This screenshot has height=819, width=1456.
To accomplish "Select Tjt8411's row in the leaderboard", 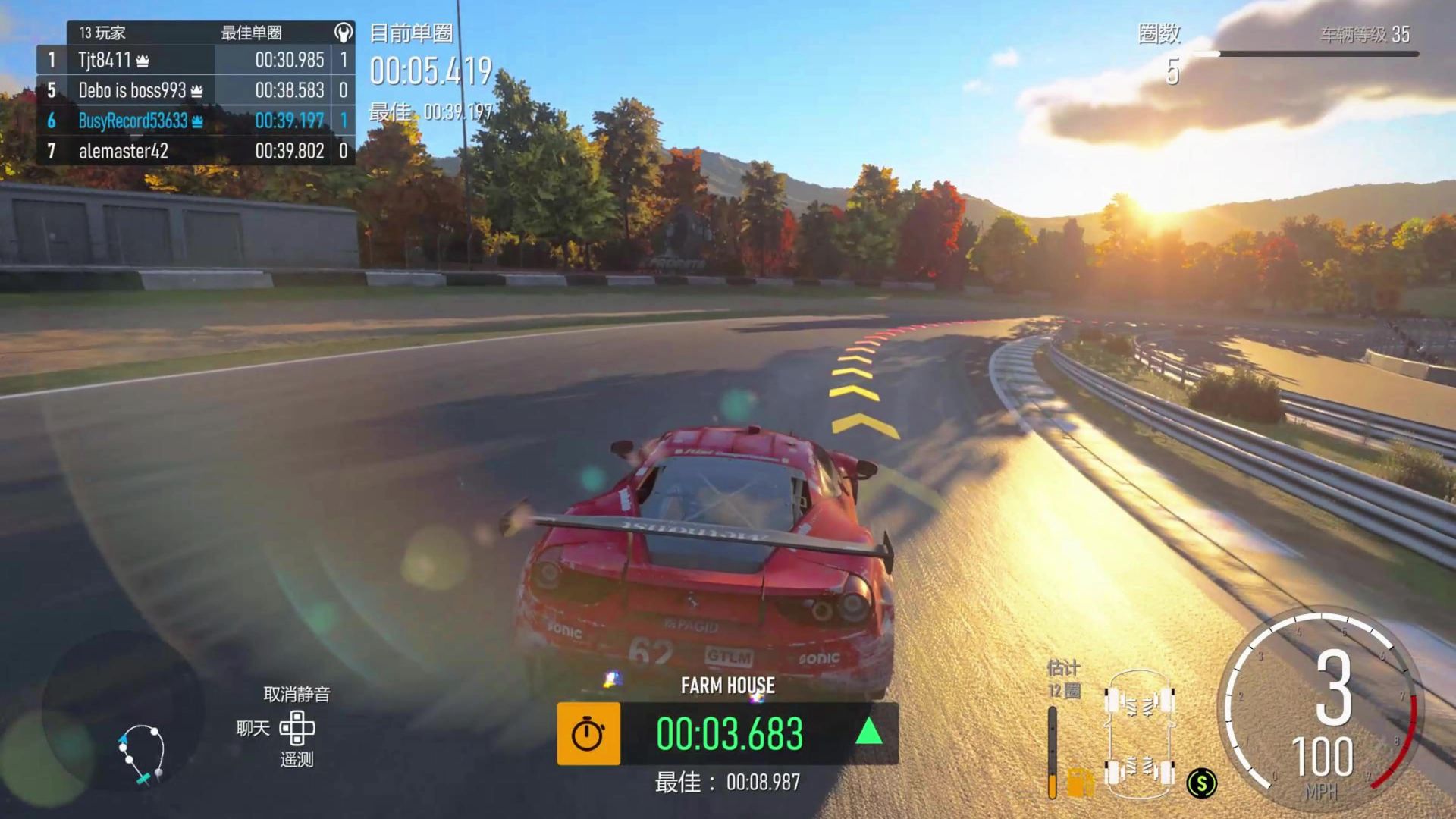I will pos(195,60).
